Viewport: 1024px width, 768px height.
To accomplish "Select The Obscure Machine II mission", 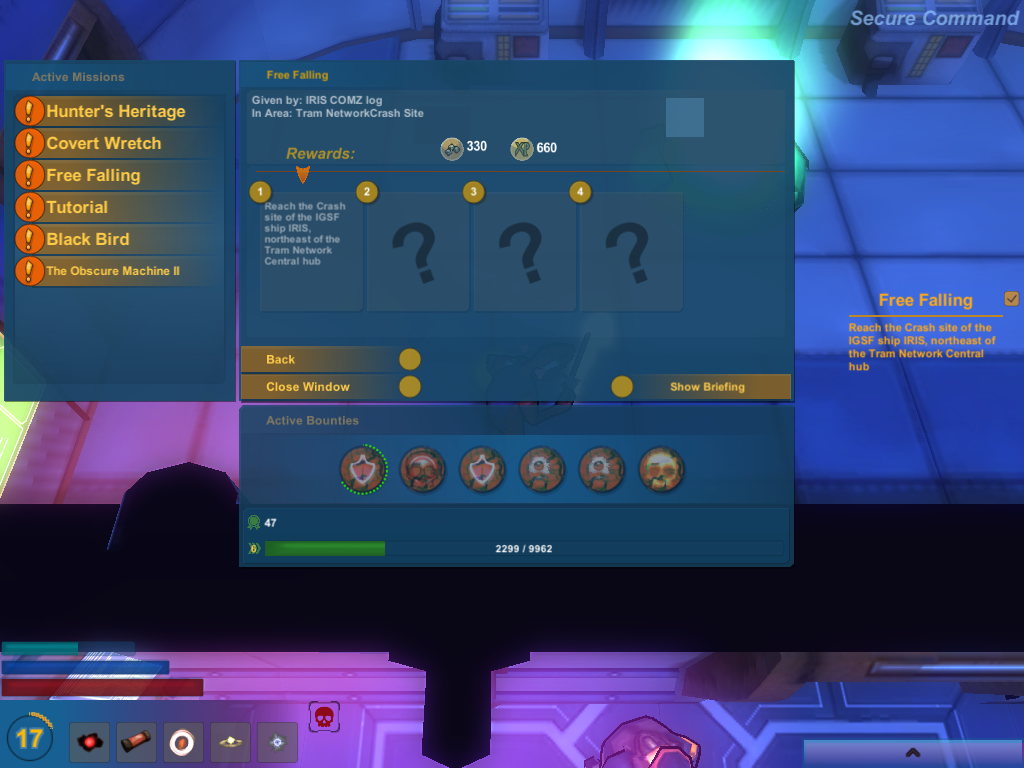I will point(113,271).
